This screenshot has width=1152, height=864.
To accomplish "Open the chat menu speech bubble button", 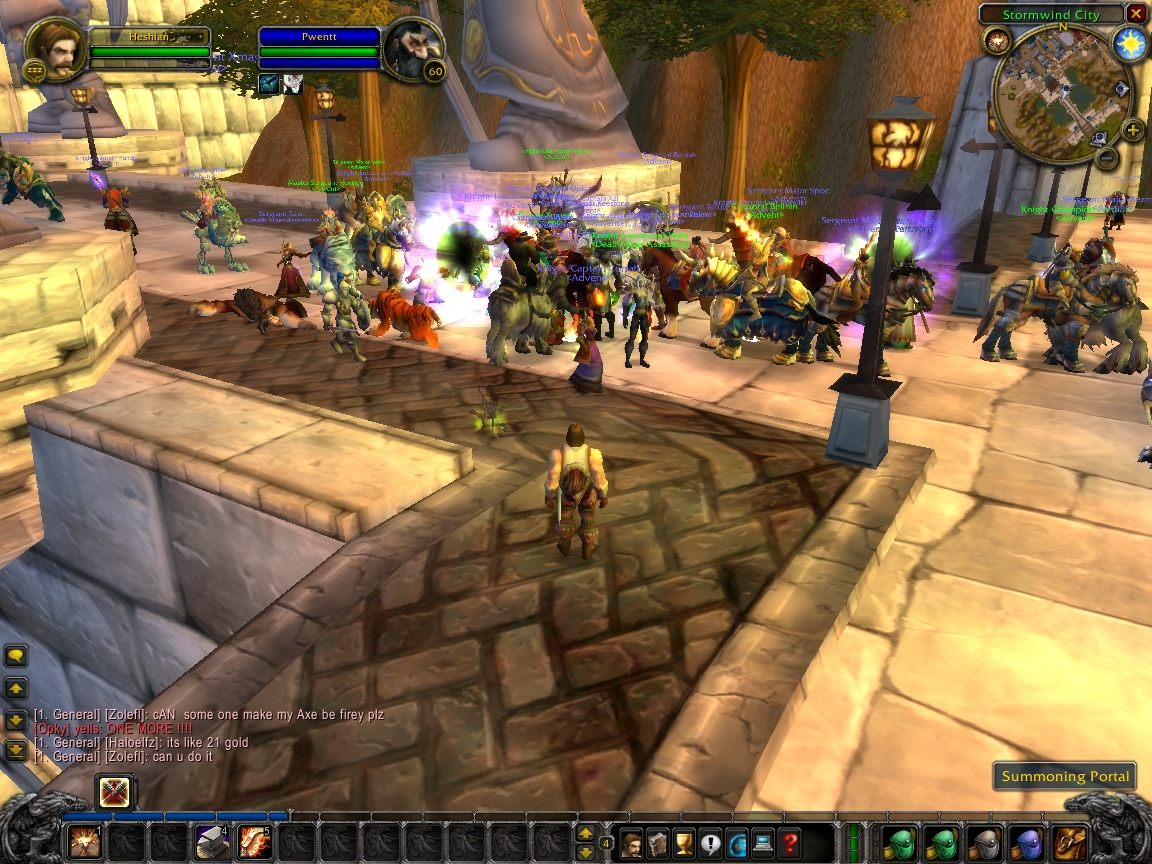I will (x=16, y=656).
